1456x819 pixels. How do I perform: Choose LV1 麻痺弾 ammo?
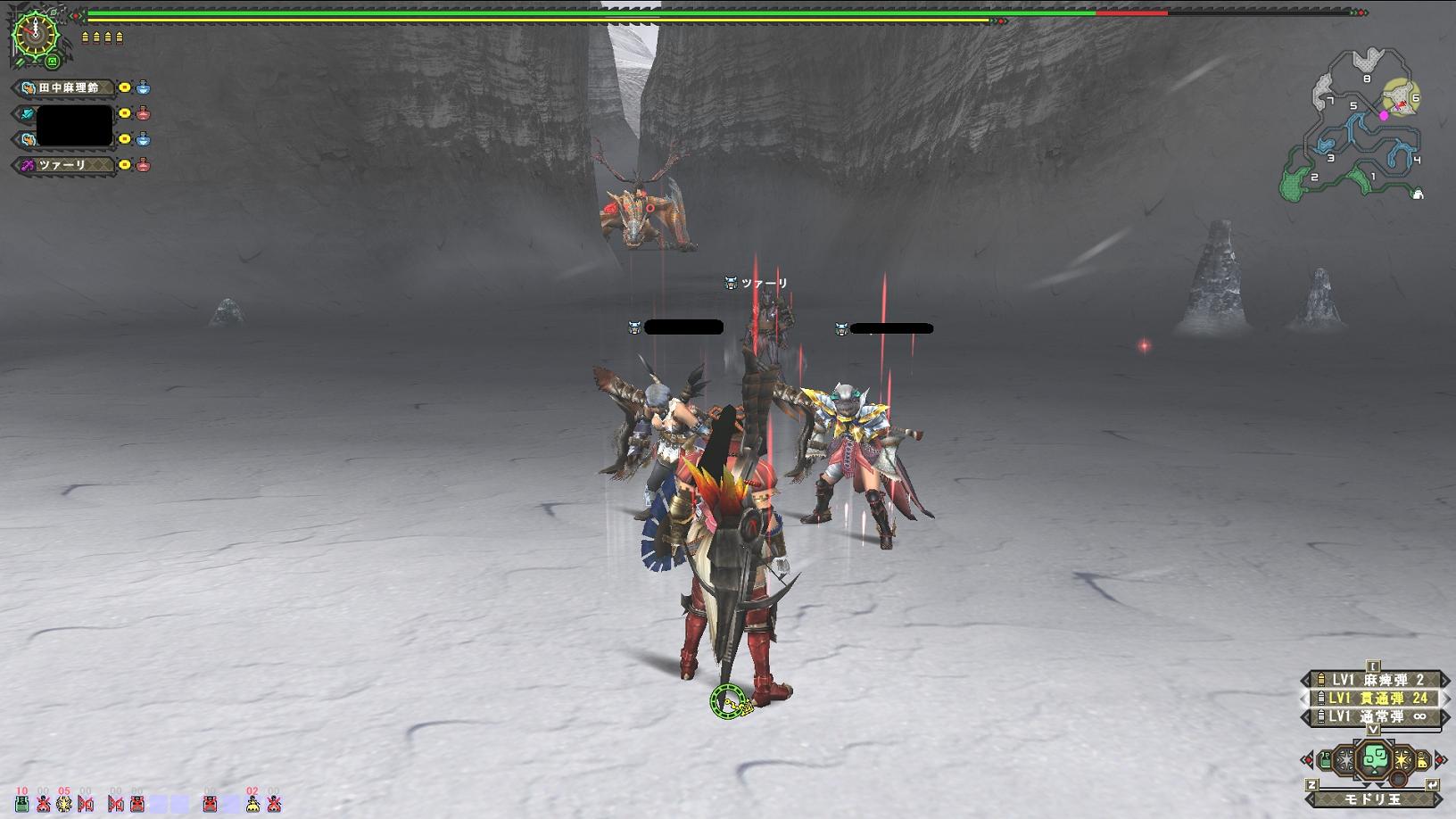[1374, 680]
